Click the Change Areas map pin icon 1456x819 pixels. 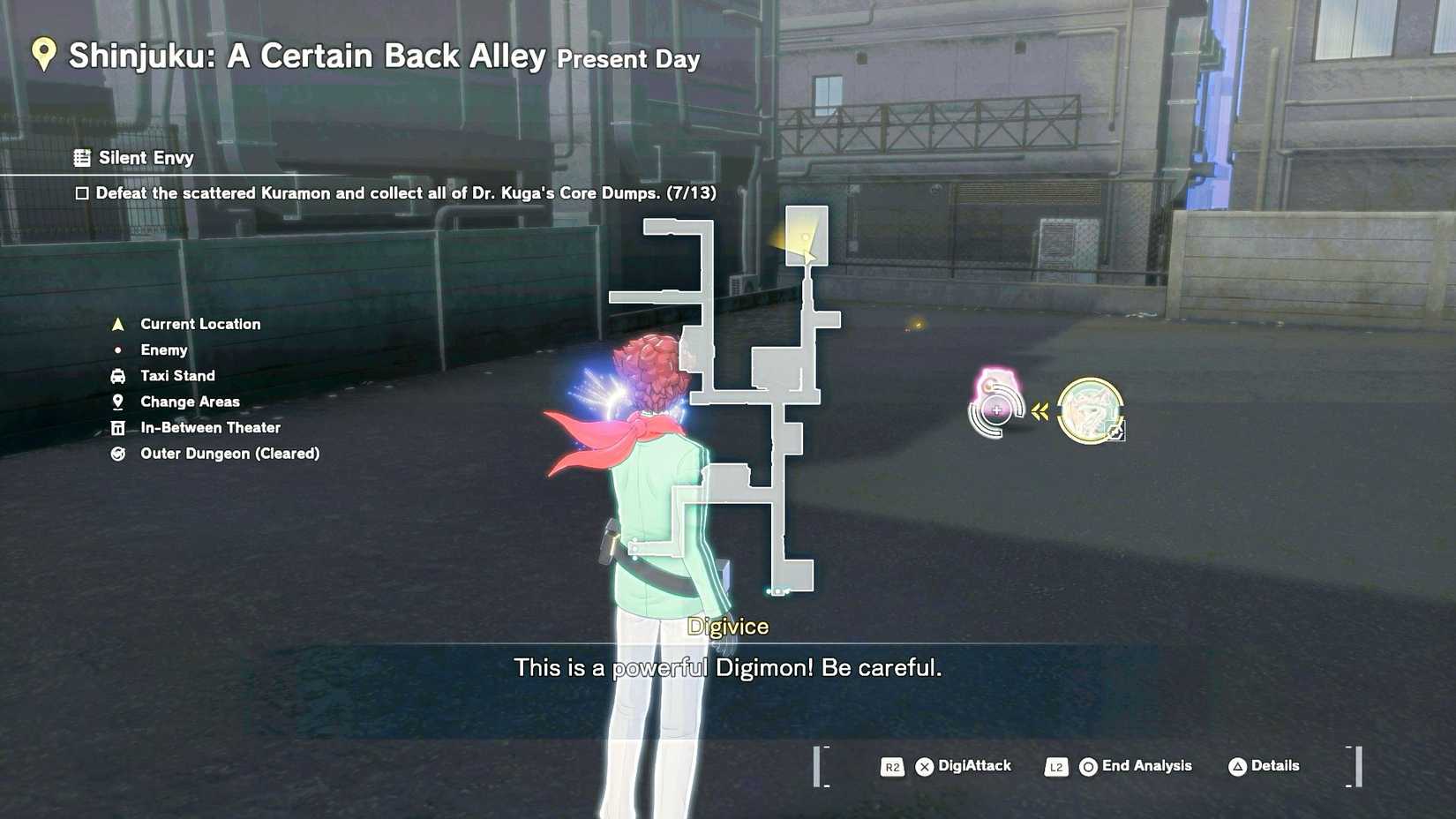[x=117, y=402]
